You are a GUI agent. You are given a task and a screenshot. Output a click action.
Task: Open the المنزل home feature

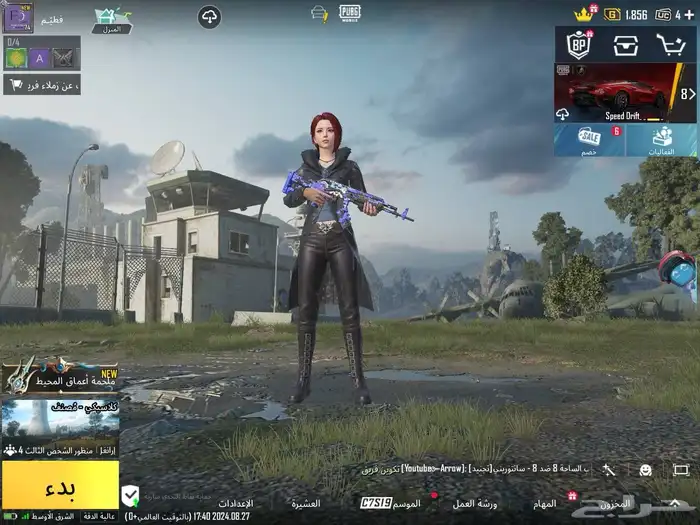pos(111,16)
